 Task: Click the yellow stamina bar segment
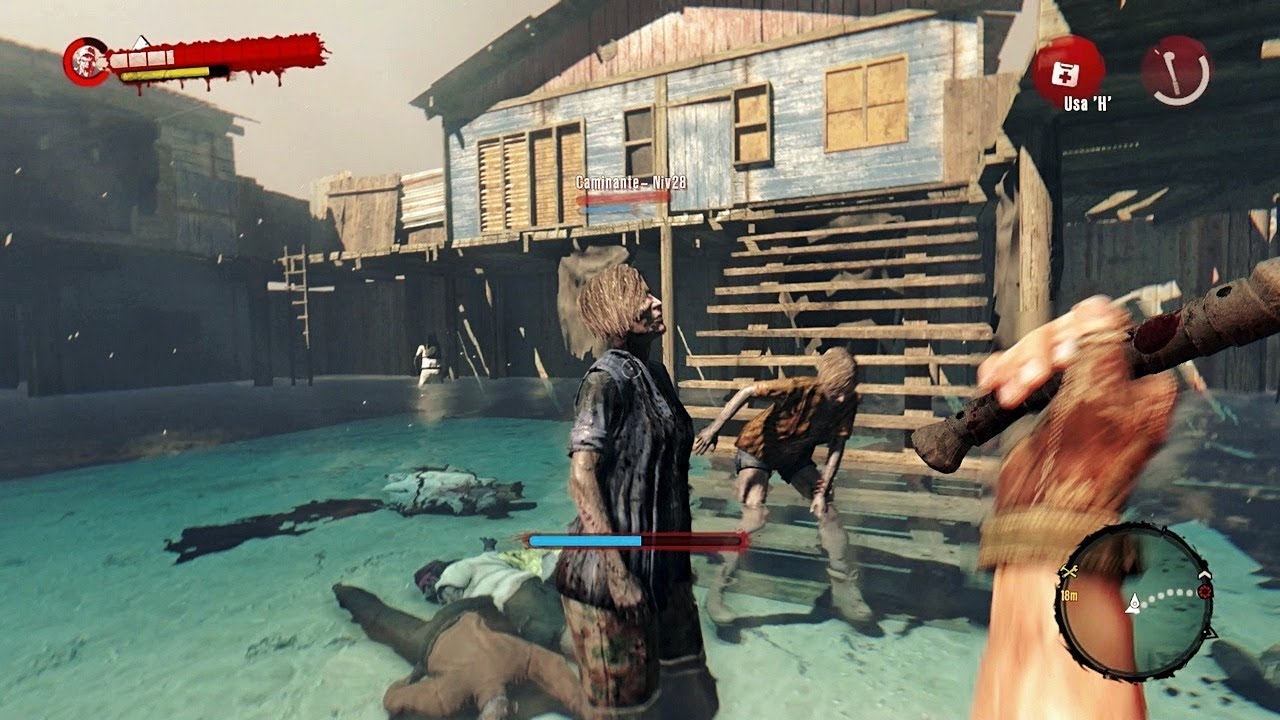pos(163,74)
